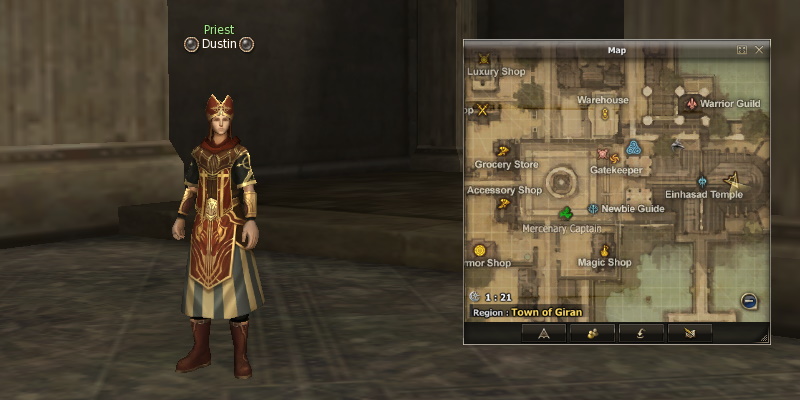Click the first map toolbar button with arrowhead

(x=543, y=333)
